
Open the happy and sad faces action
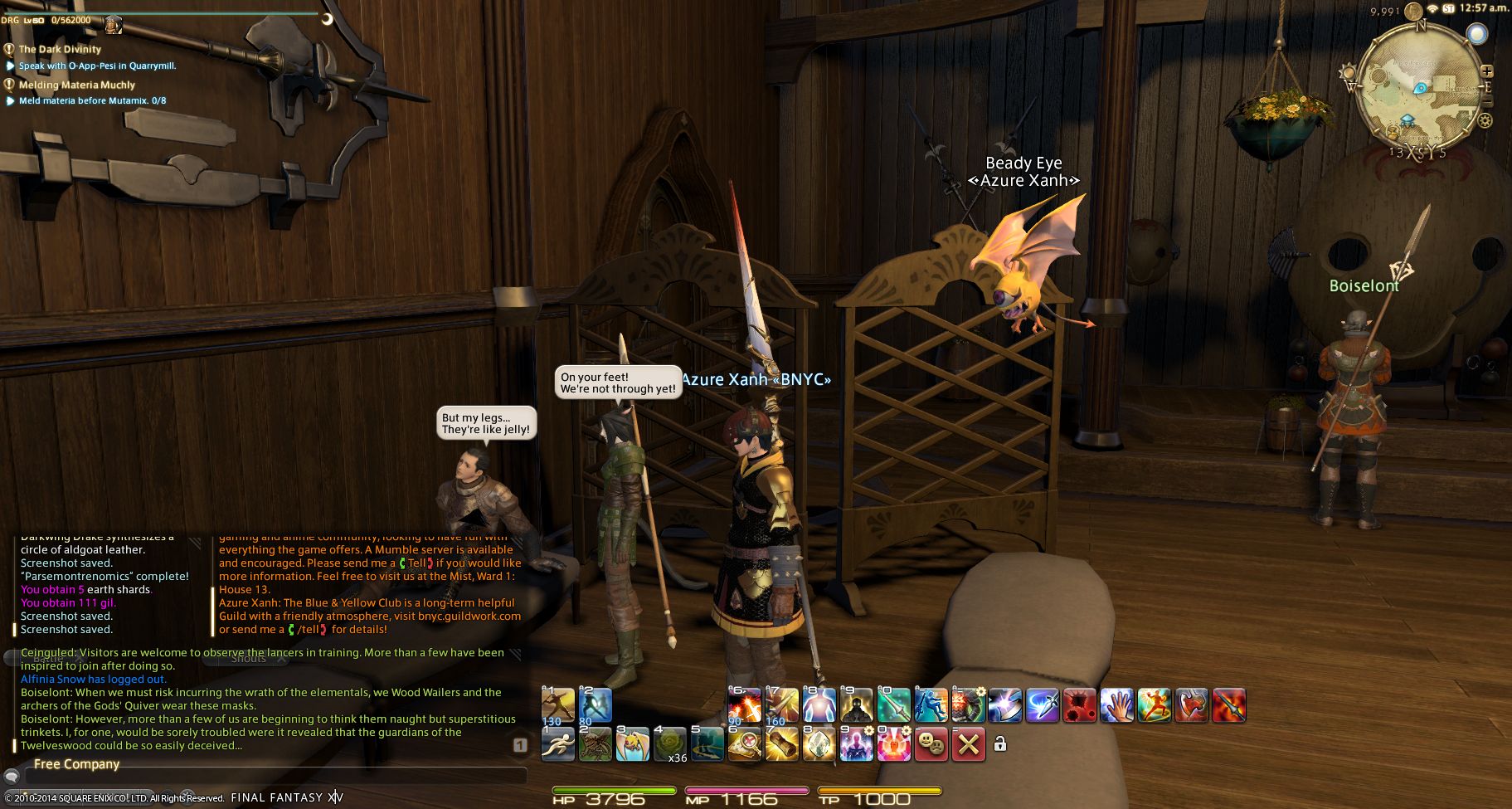point(931,744)
